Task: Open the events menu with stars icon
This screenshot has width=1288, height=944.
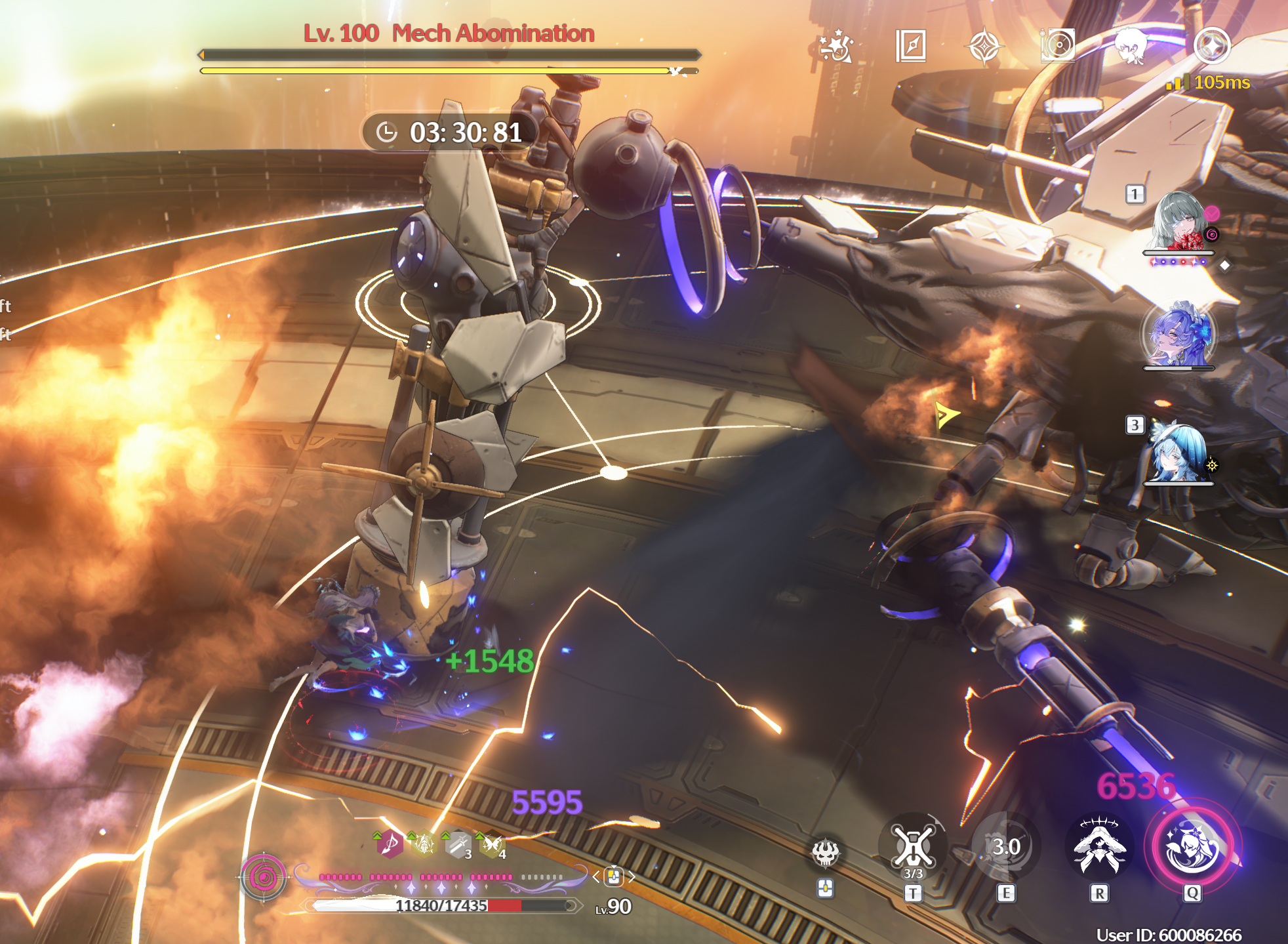Action: 837,47
